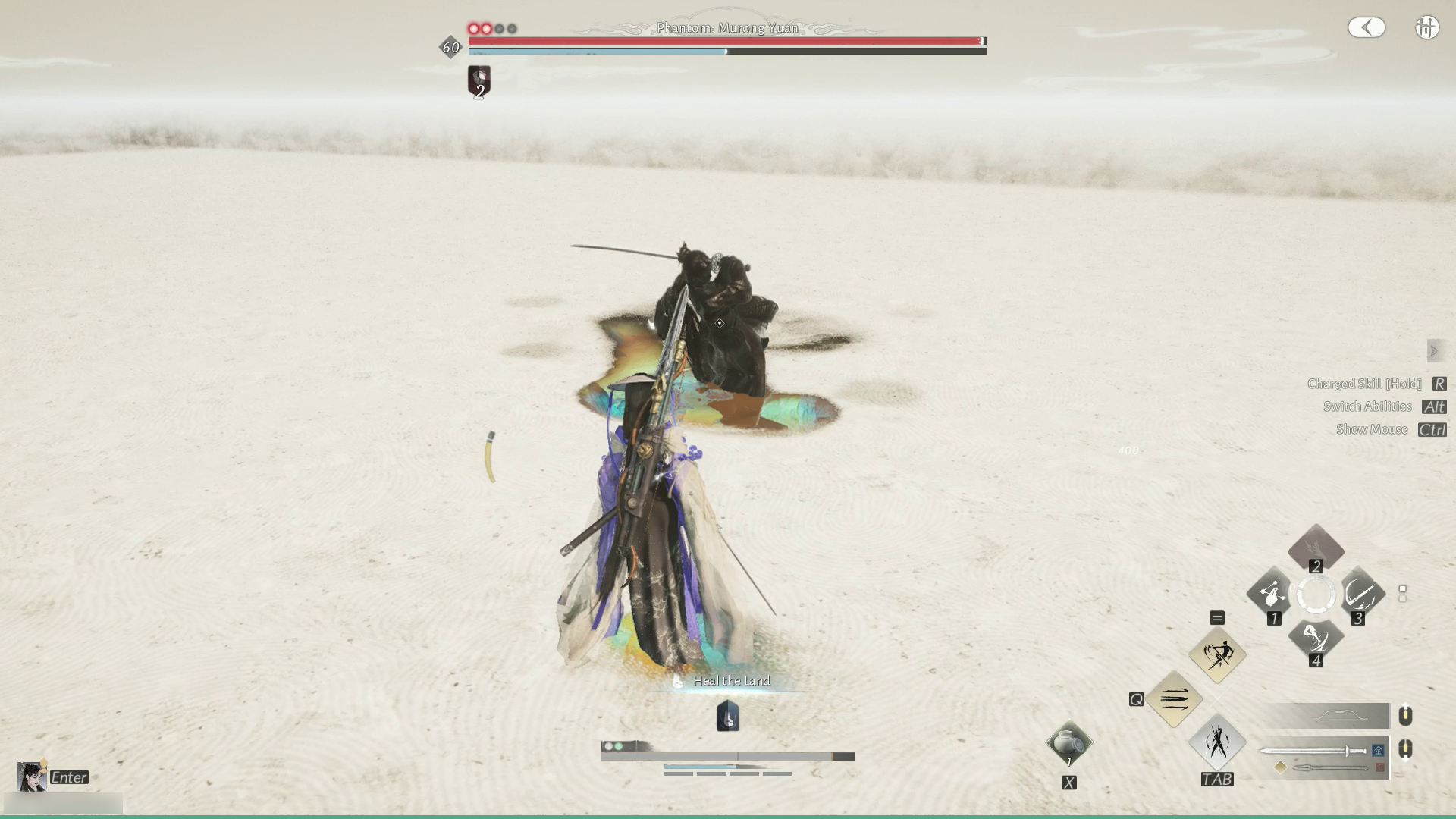Image resolution: width=1456 pixels, height=819 pixels.
Task: Click the back arrow pill button
Action: click(x=1367, y=28)
